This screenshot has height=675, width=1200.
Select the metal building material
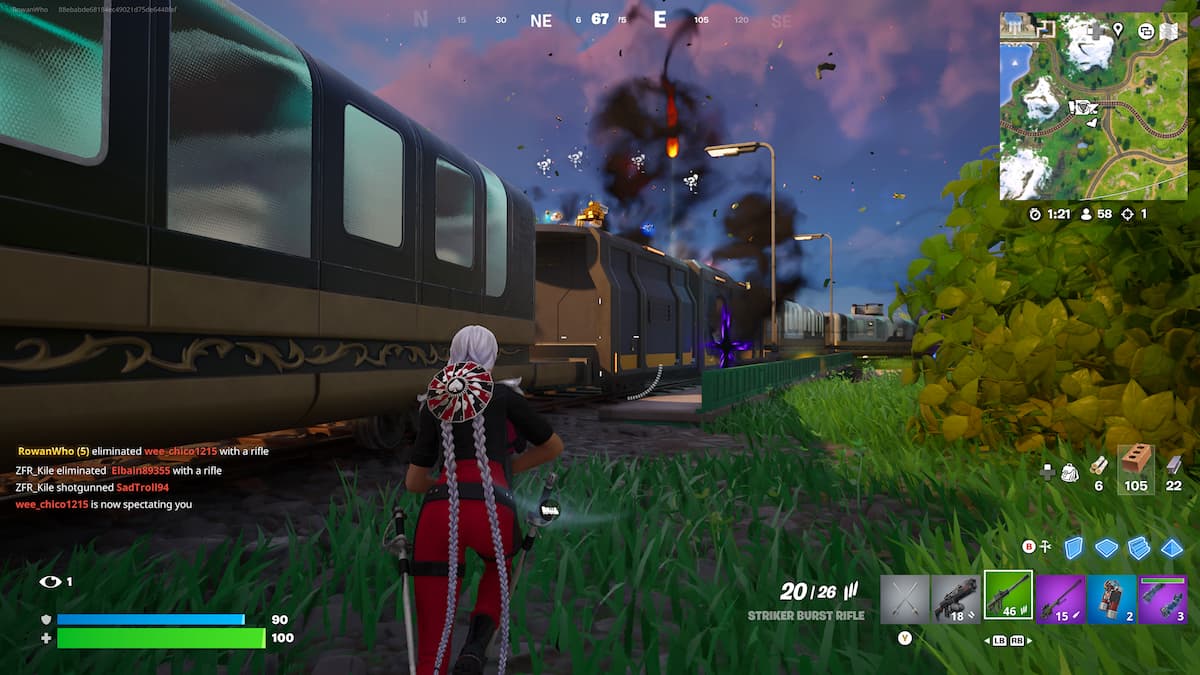(1174, 467)
